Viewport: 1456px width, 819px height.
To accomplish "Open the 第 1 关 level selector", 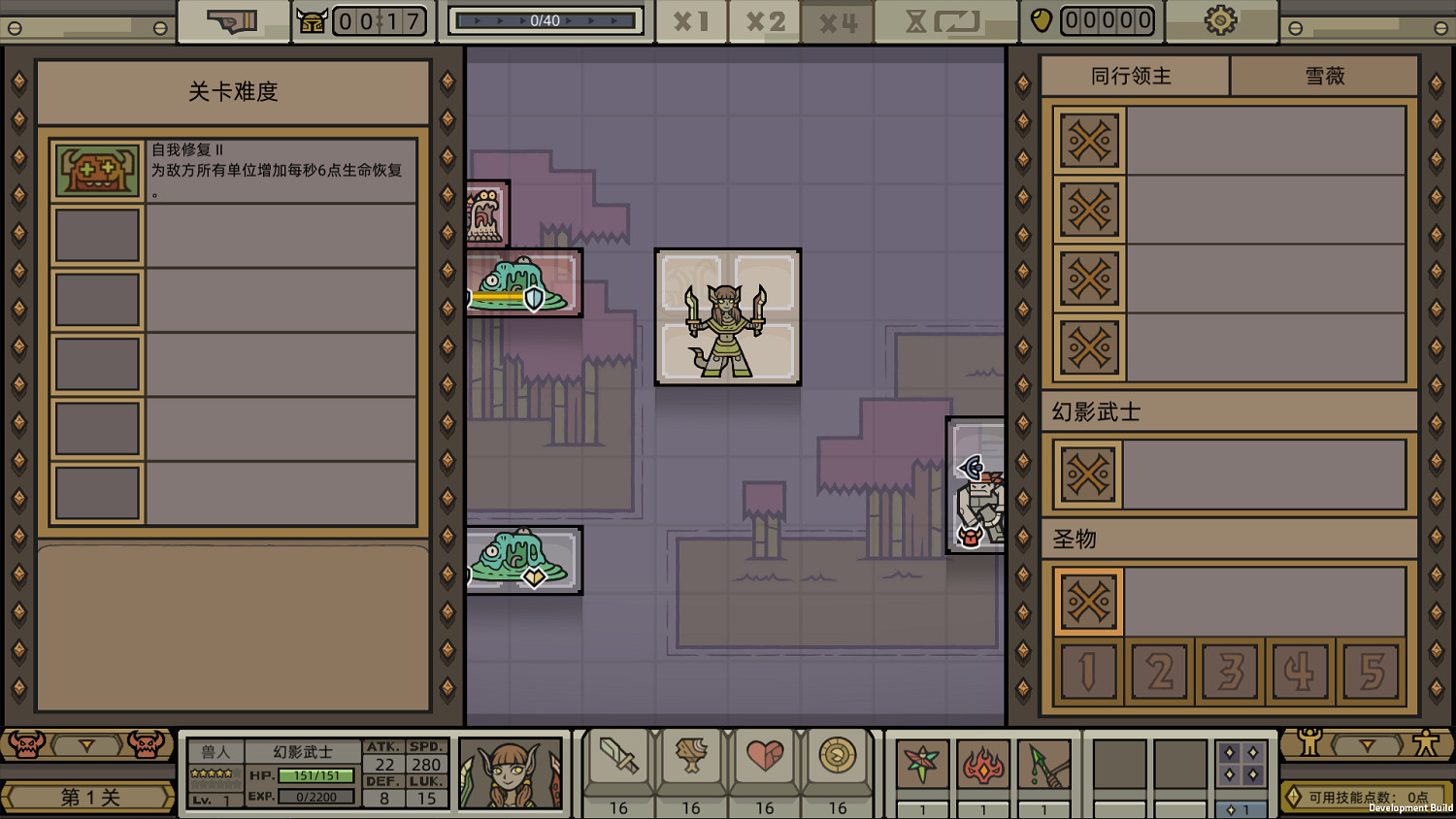I will [88, 796].
